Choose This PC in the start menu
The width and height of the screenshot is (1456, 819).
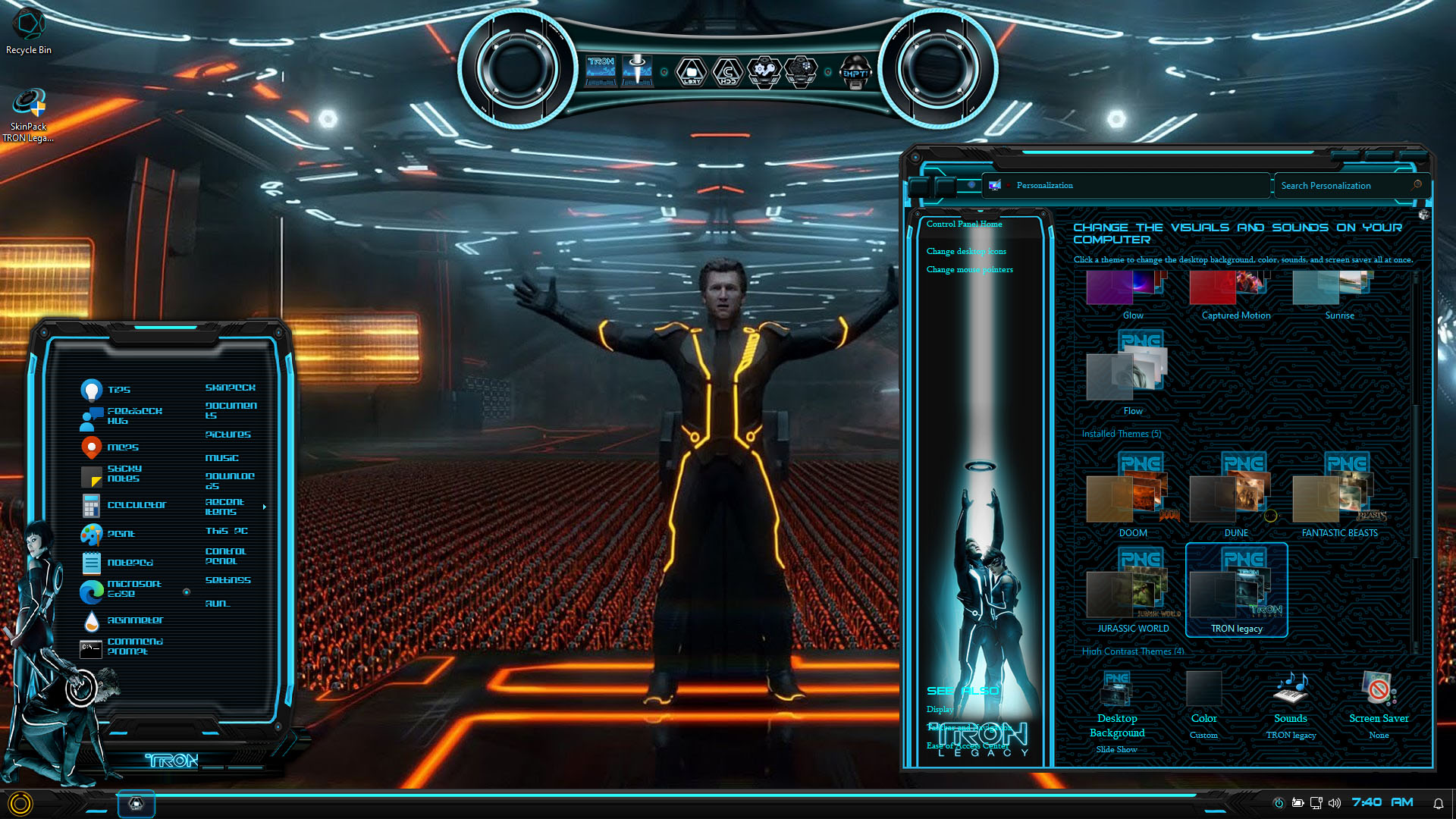[226, 531]
